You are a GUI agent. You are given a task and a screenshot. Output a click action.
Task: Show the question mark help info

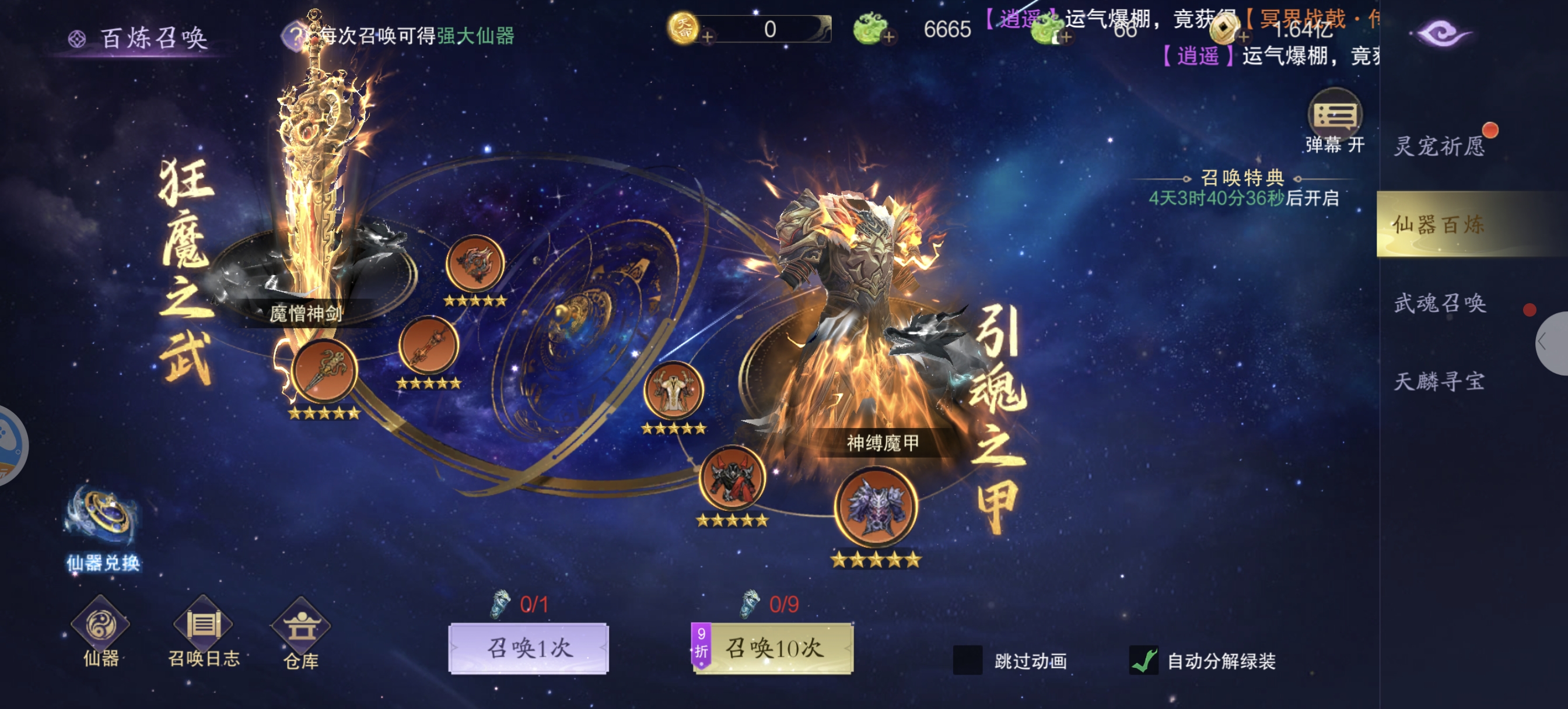[295, 36]
